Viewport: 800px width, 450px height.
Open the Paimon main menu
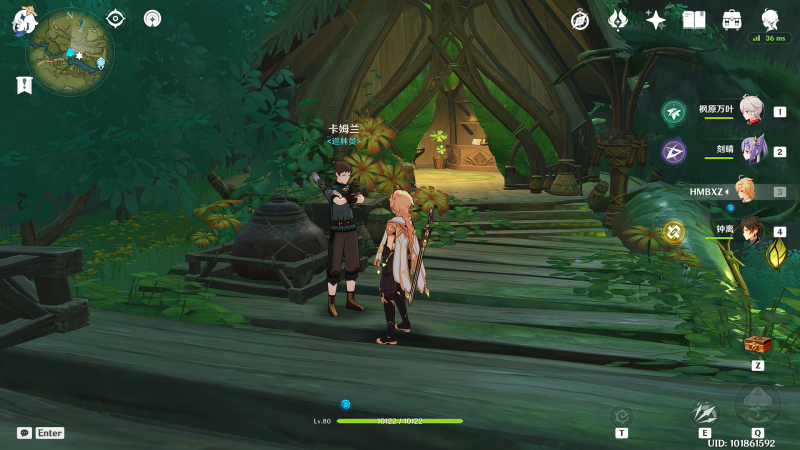tap(24, 19)
